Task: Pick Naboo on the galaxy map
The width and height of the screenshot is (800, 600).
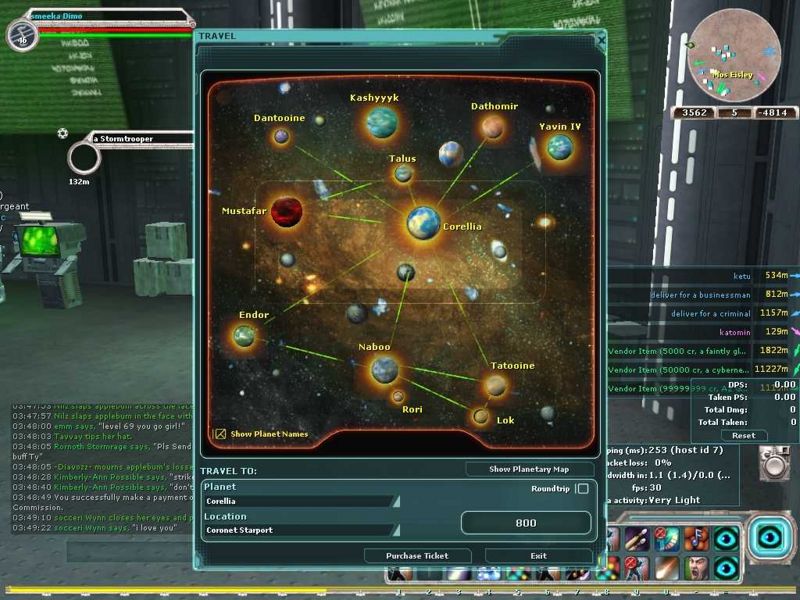Action: [384, 370]
